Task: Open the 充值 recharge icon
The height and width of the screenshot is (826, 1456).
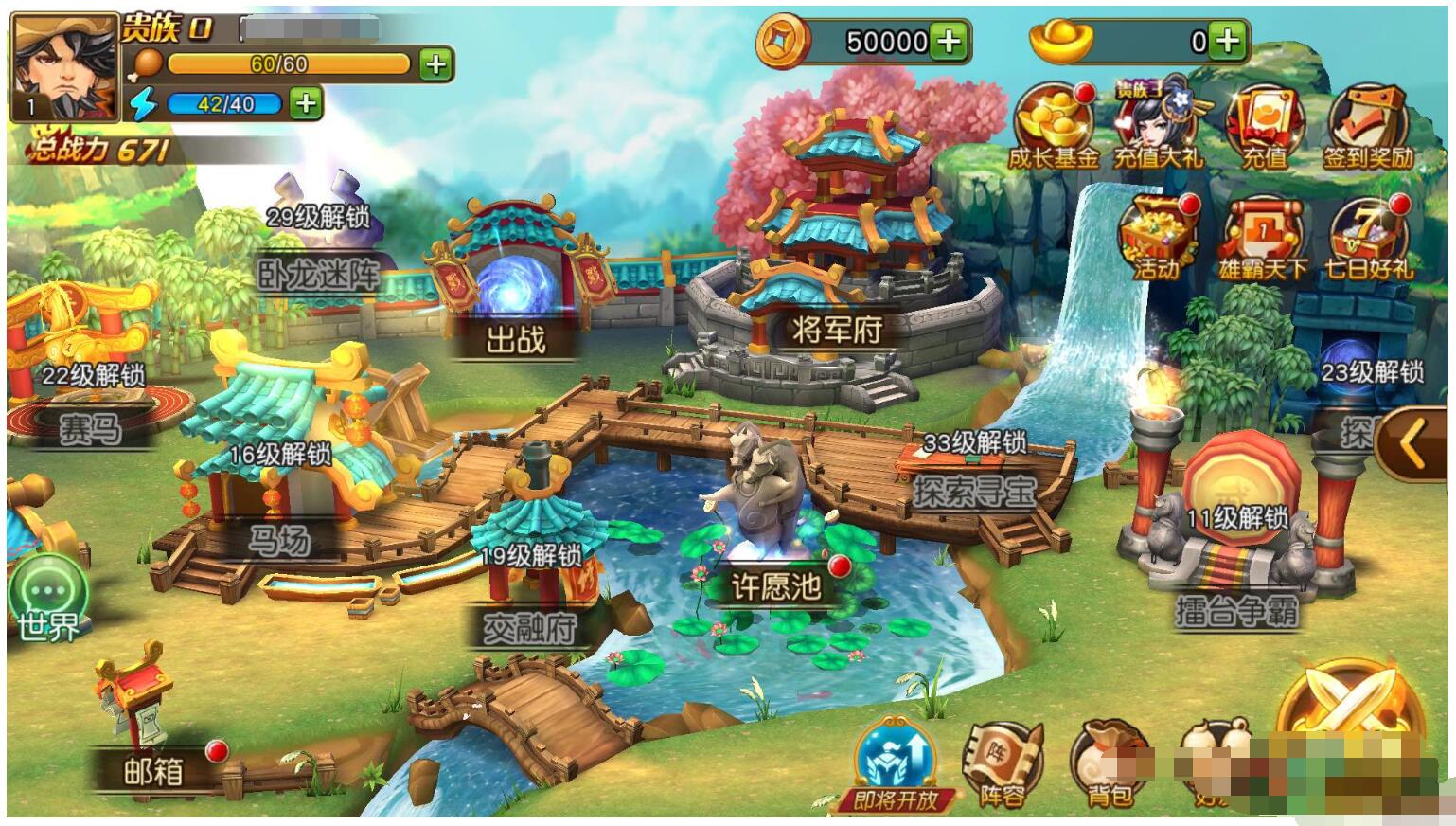Action: point(1265,127)
